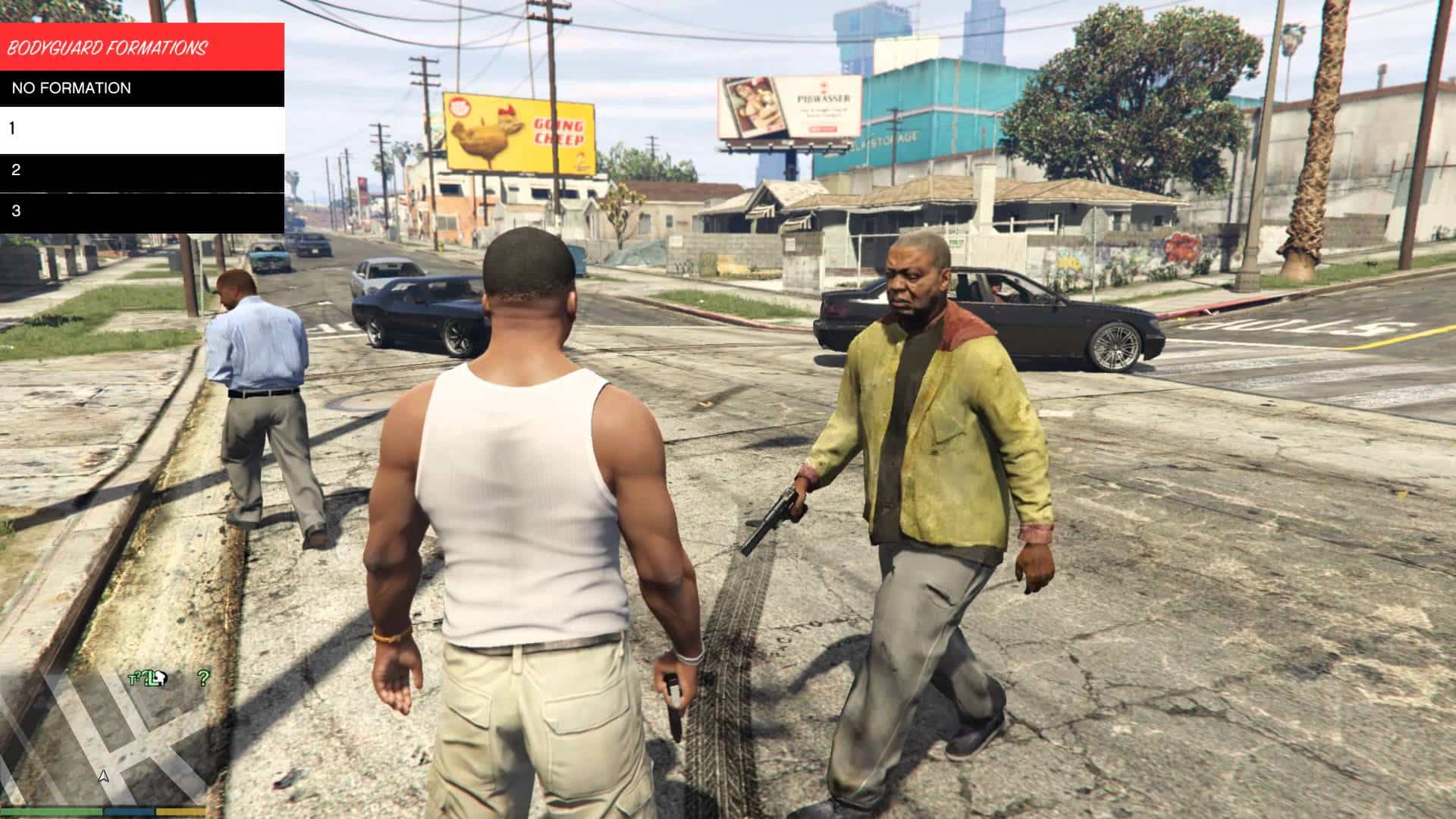Click the green L shop blip on minimap
The image size is (1456, 819).
click(152, 680)
